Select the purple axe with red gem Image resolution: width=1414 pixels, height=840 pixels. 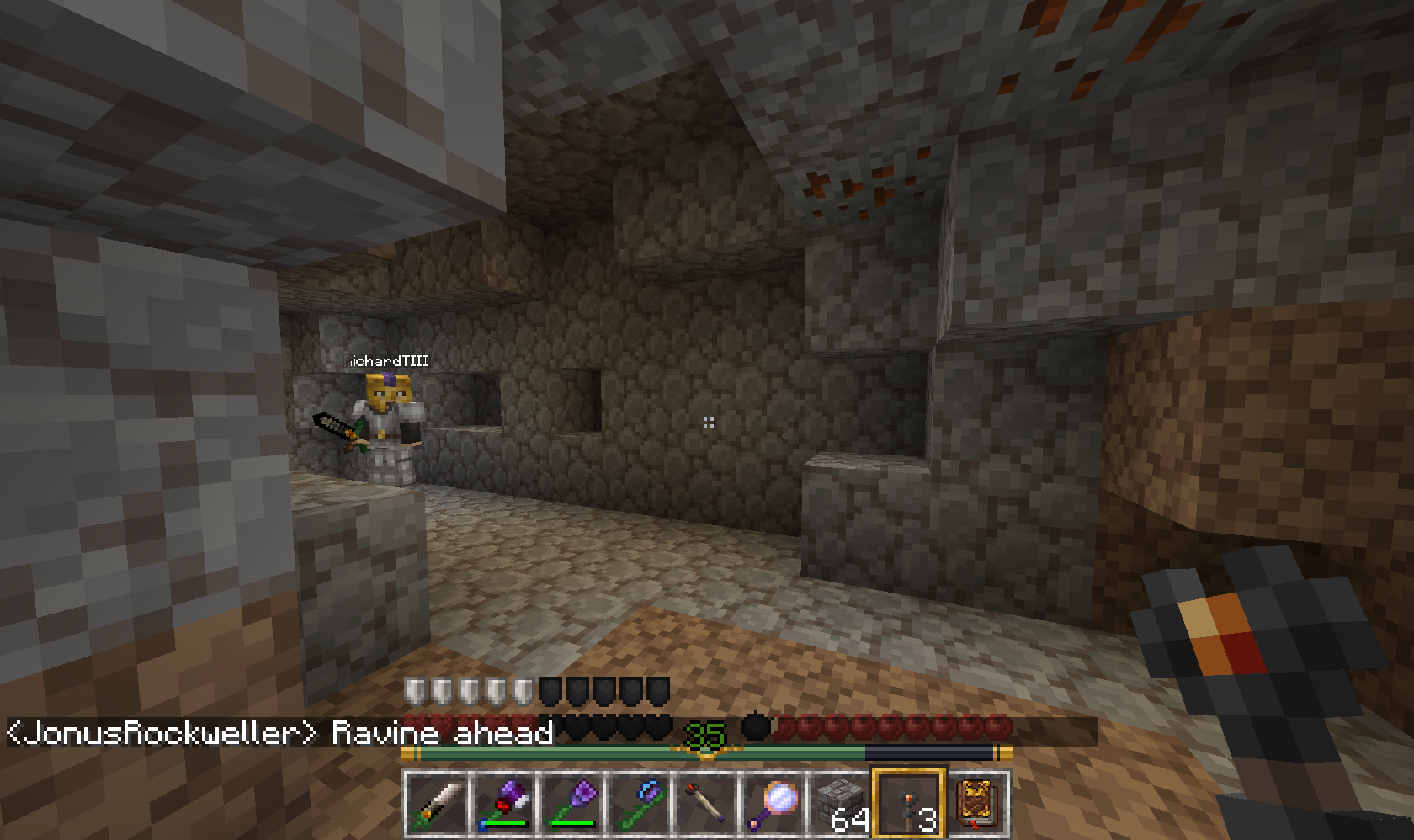tap(503, 805)
